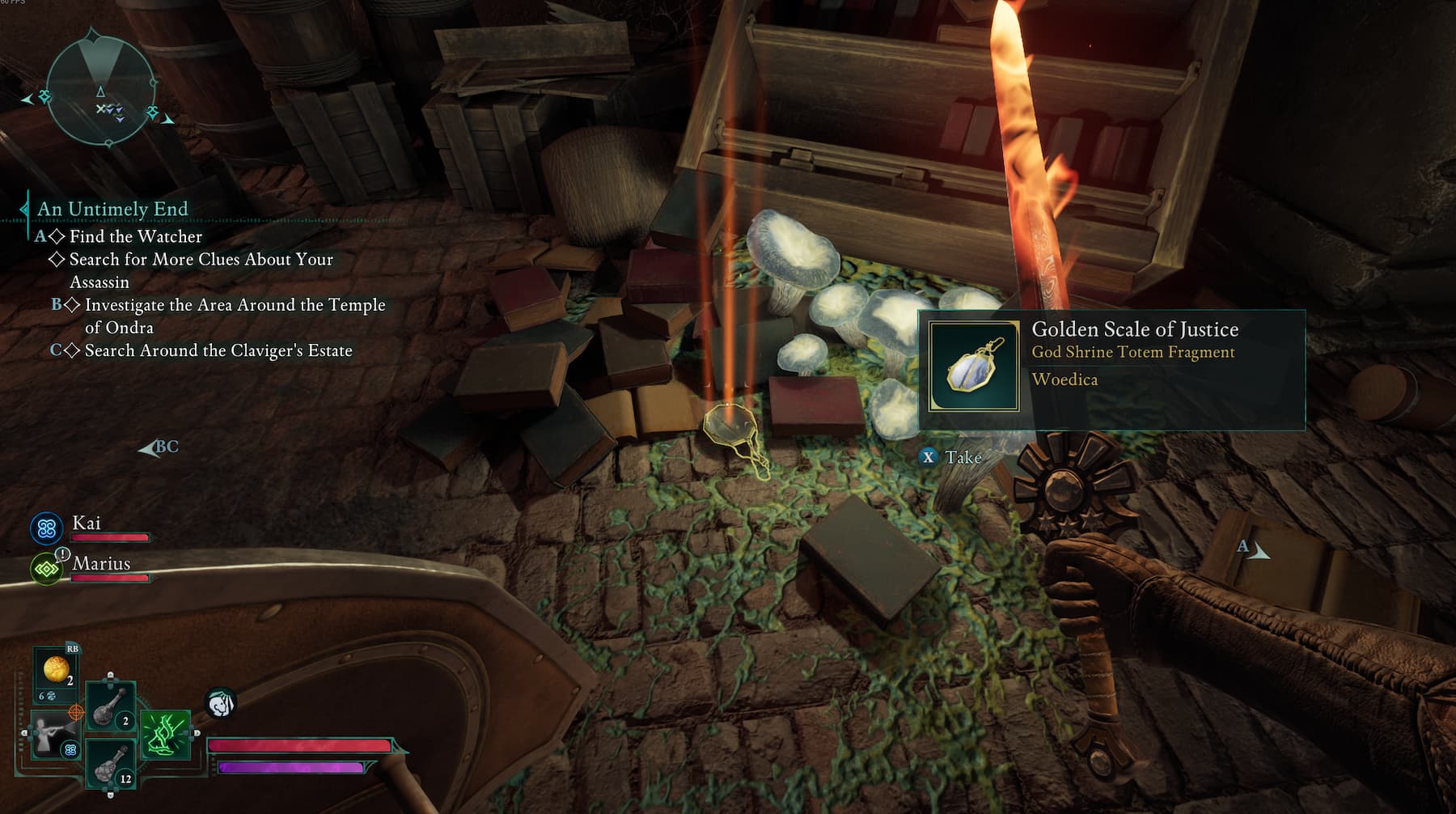Image resolution: width=1456 pixels, height=814 pixels.
Task: Activate the companion blast ability slot
Action: [x=53, y=735]
